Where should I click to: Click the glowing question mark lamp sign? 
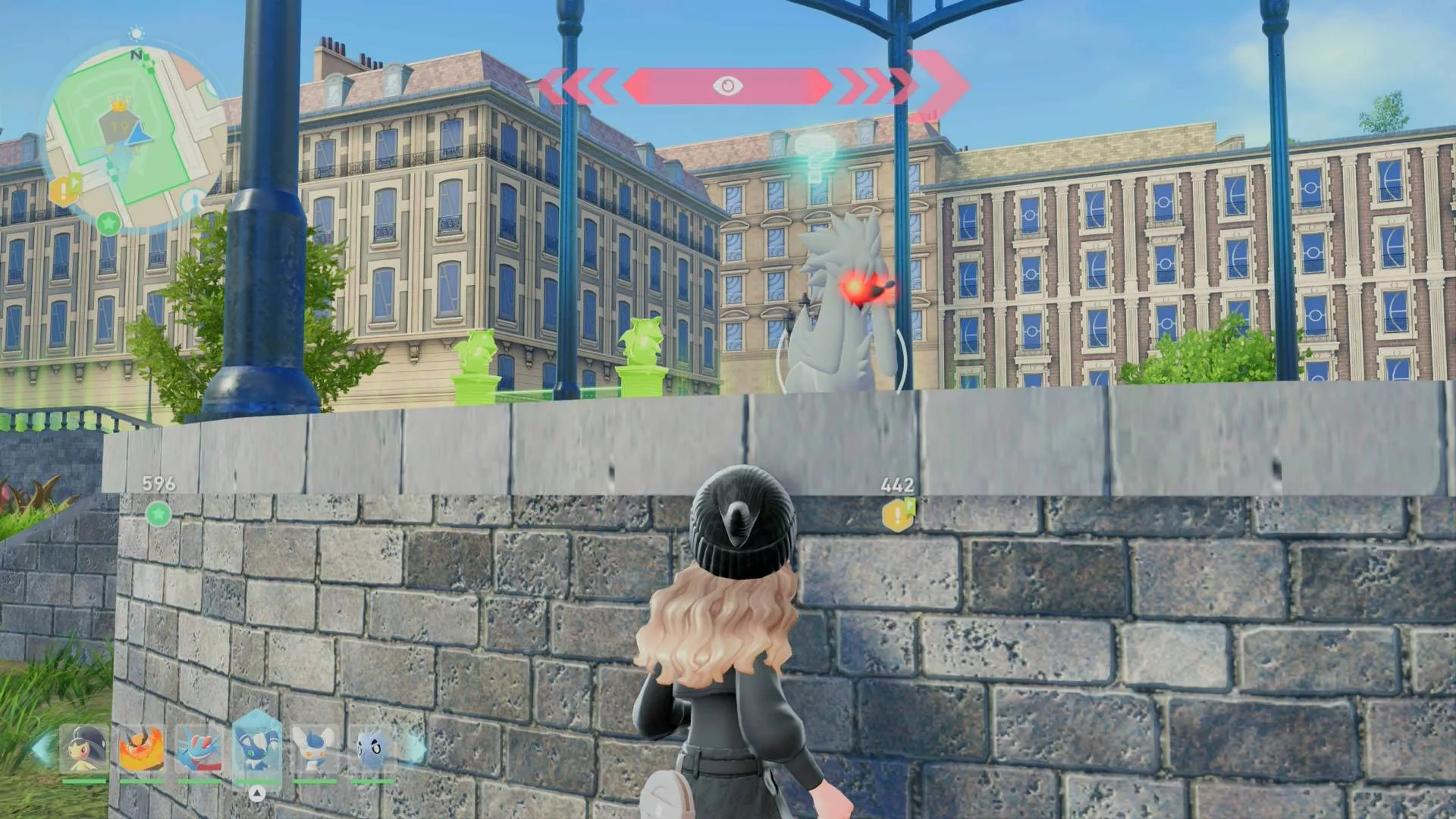815,155
